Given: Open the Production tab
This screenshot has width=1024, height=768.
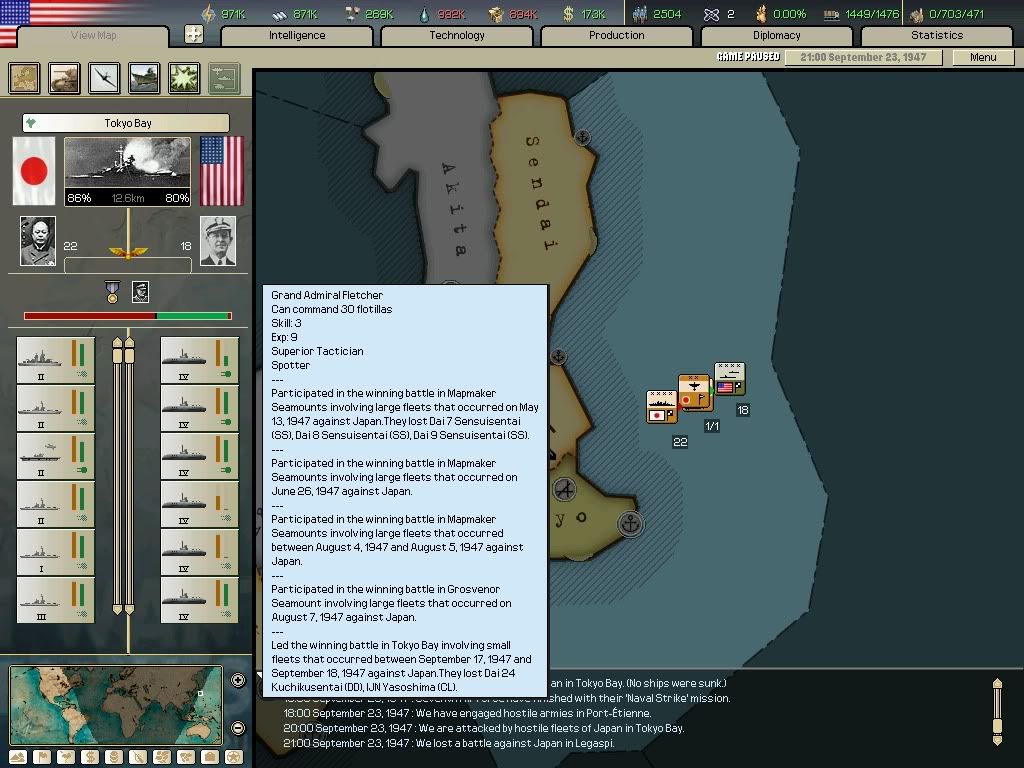Looking at the screenshot, I should click(x=617, y=36).
